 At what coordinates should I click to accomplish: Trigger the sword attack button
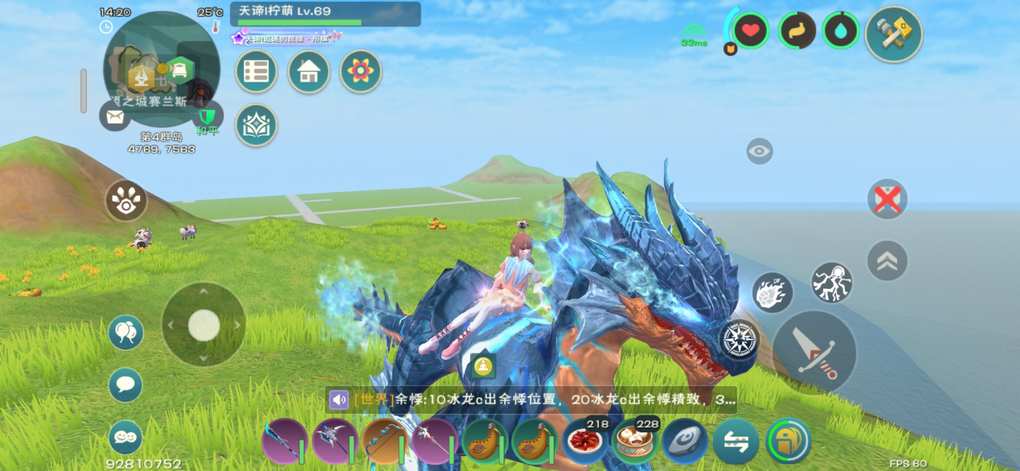(x=814, y=351)
